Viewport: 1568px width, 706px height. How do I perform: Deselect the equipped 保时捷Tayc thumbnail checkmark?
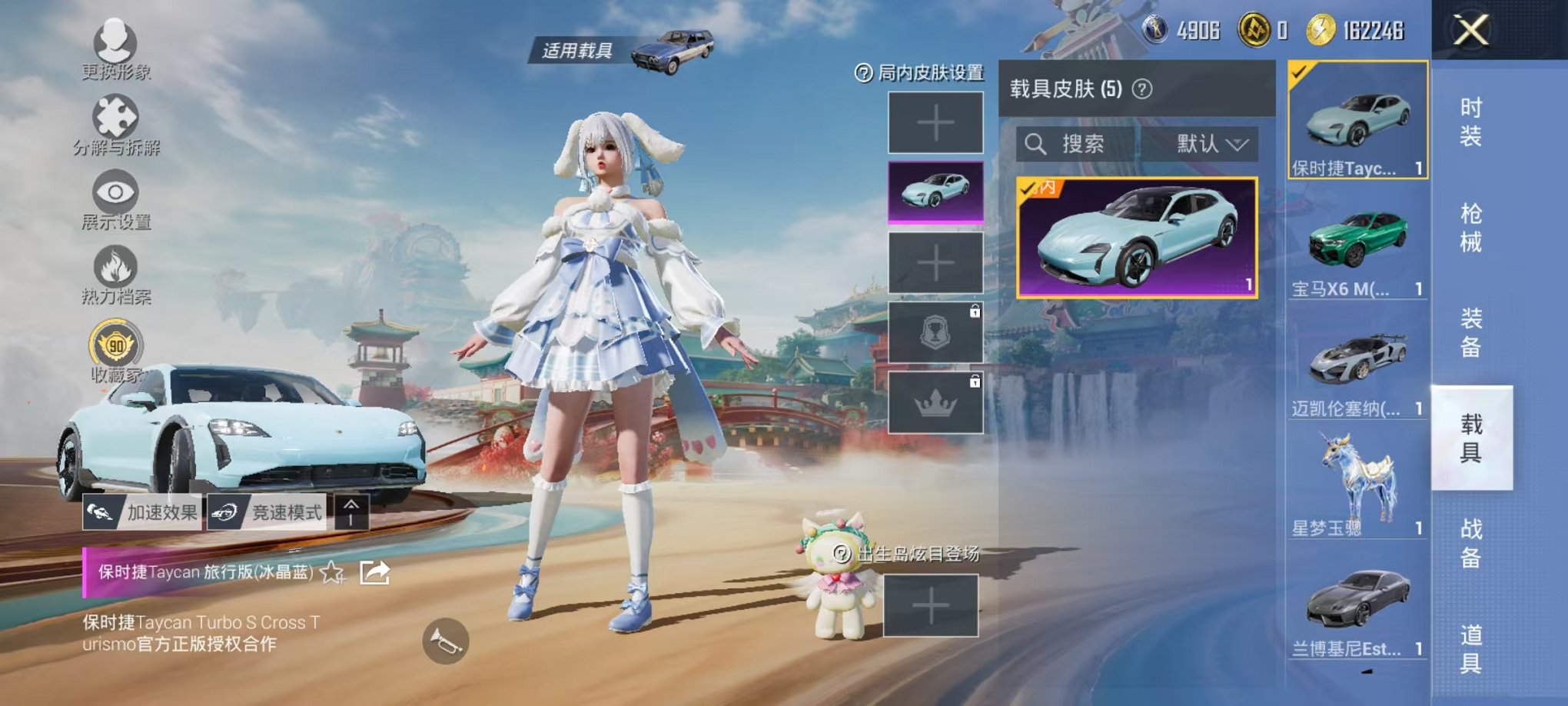click(1300, 70)
